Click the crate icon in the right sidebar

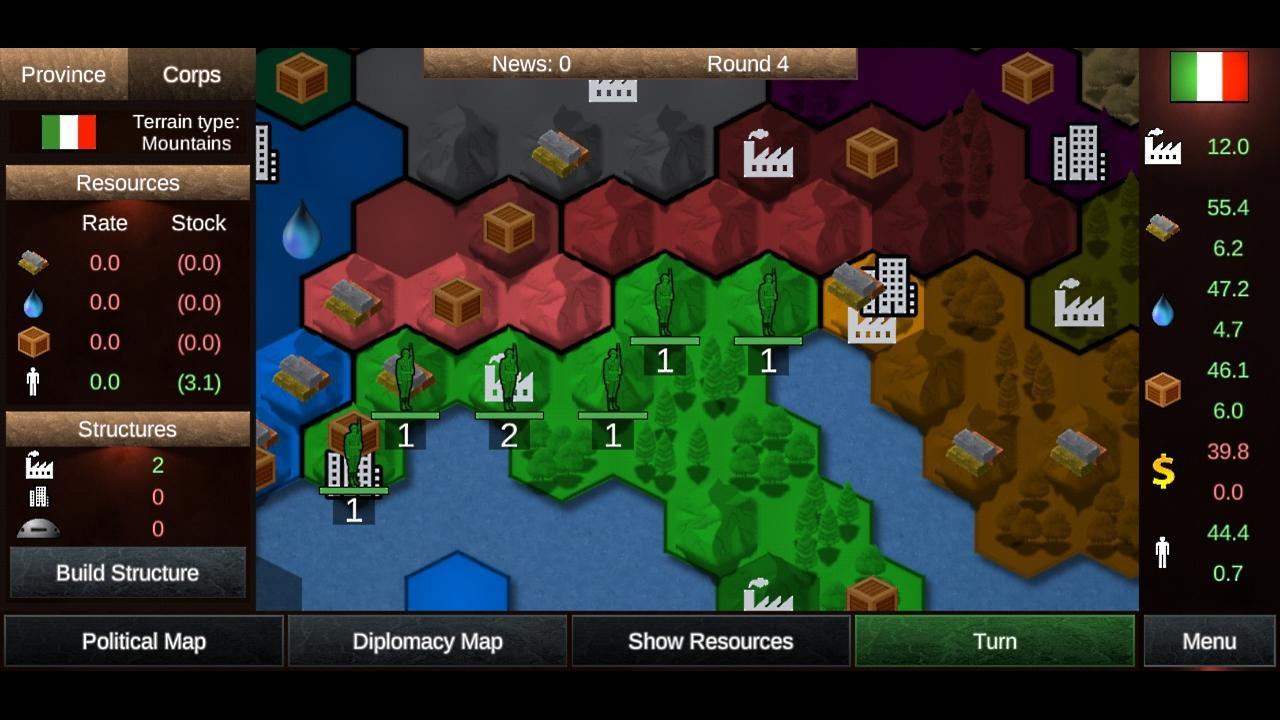[1163, 389]
